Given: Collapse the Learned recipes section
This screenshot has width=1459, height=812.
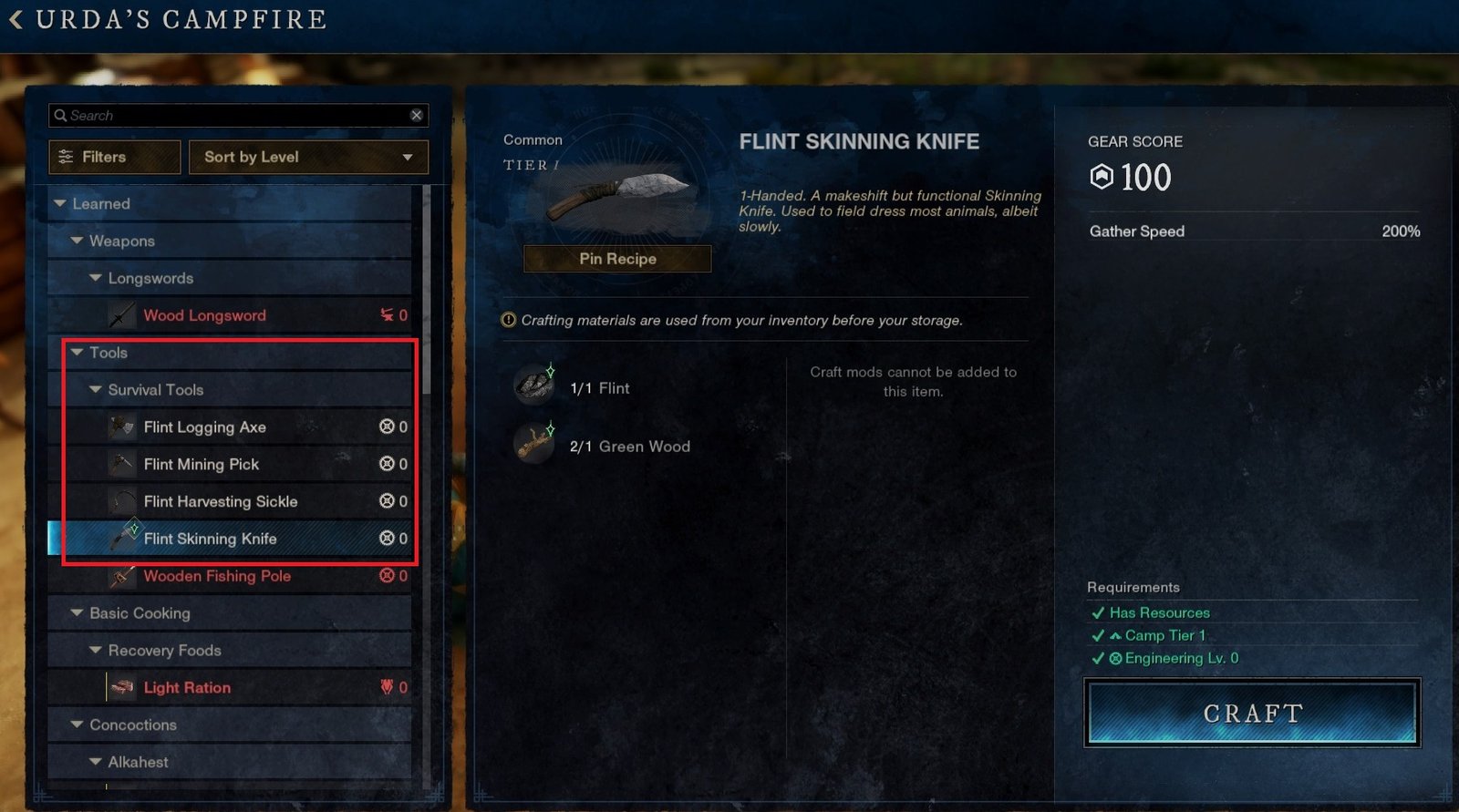Looking at the screenshot, I should (60, 204).
